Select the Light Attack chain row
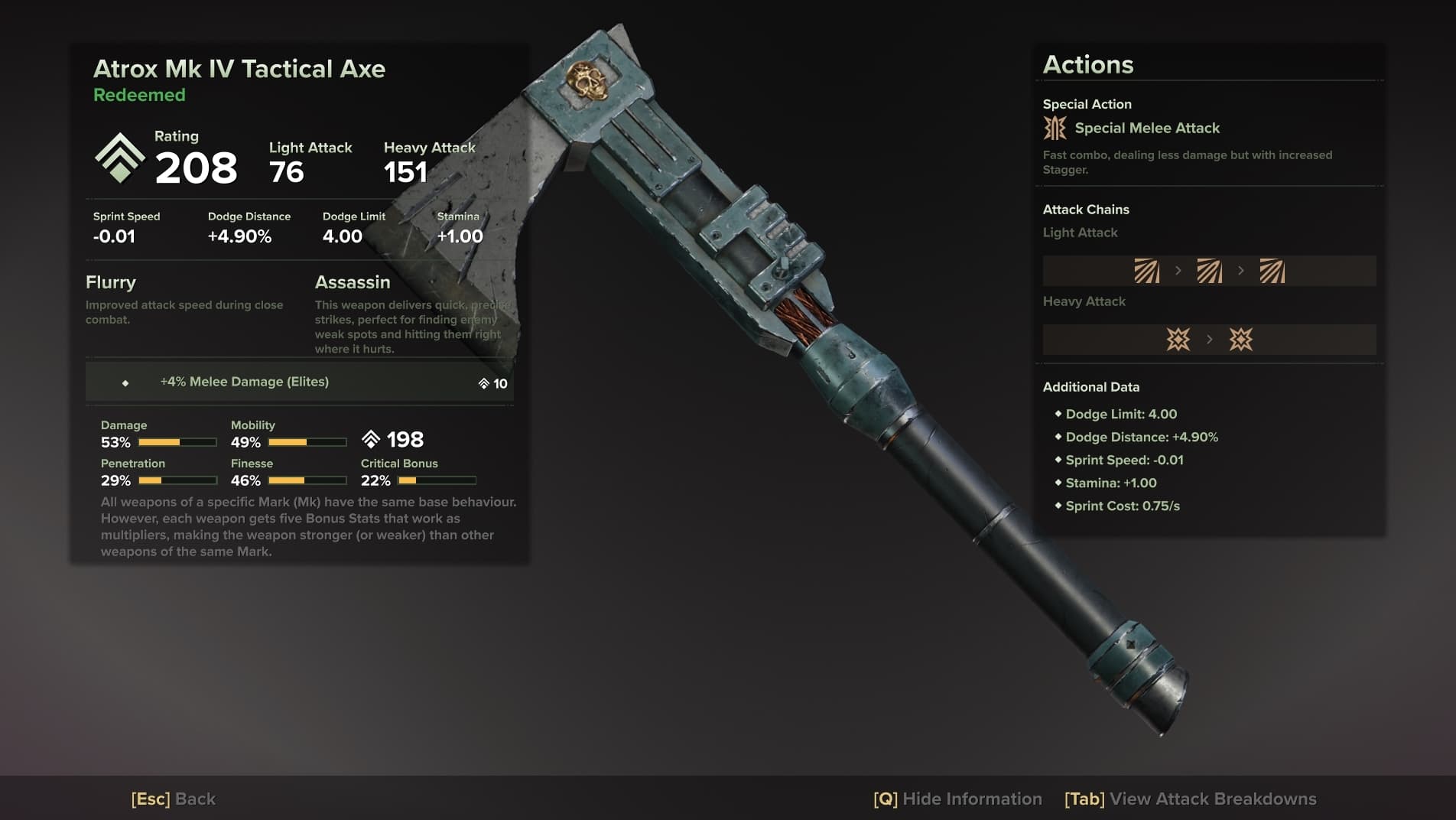Image resolution: width=1456 pixels, height=820 pixels. pos(1209,271)
